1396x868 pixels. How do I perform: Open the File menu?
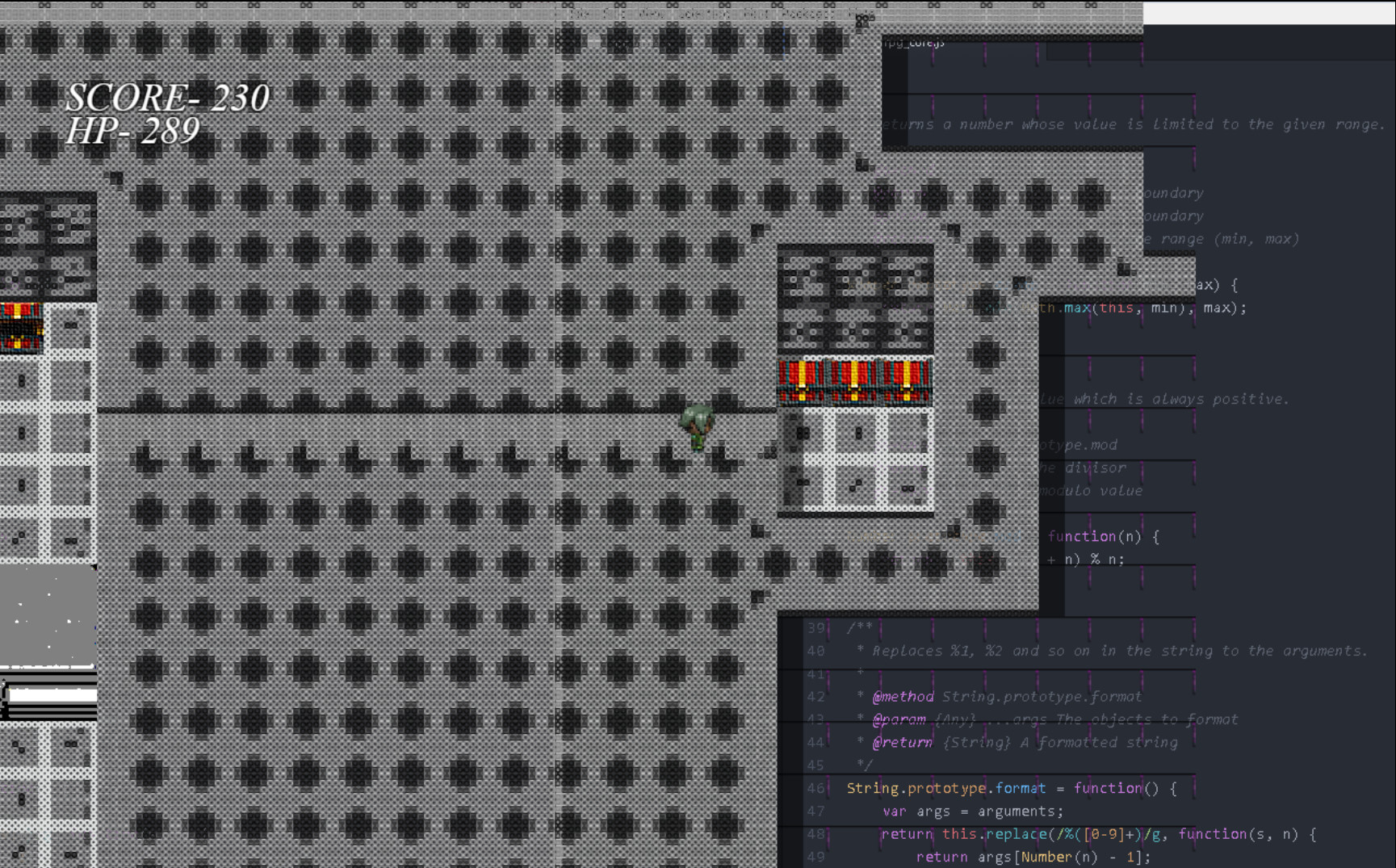click(575, 14)
